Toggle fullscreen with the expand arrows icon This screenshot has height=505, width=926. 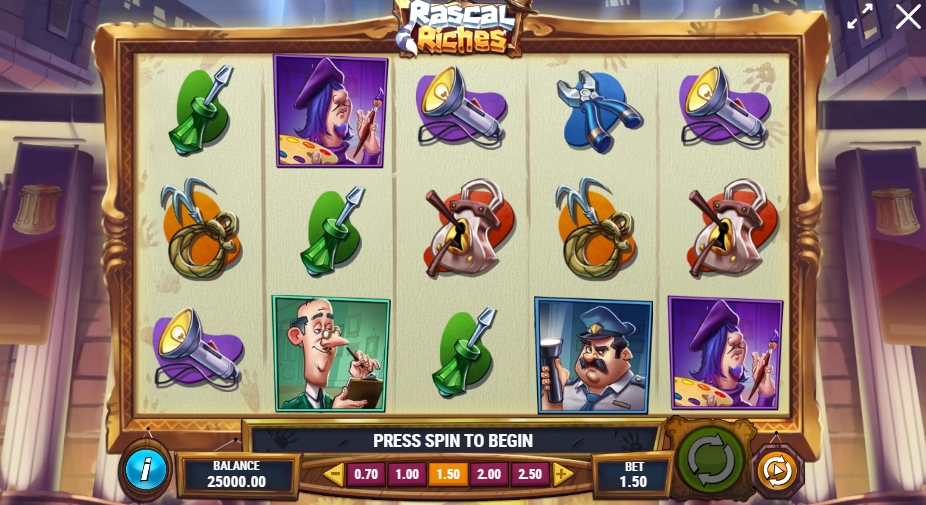[860, 17]
